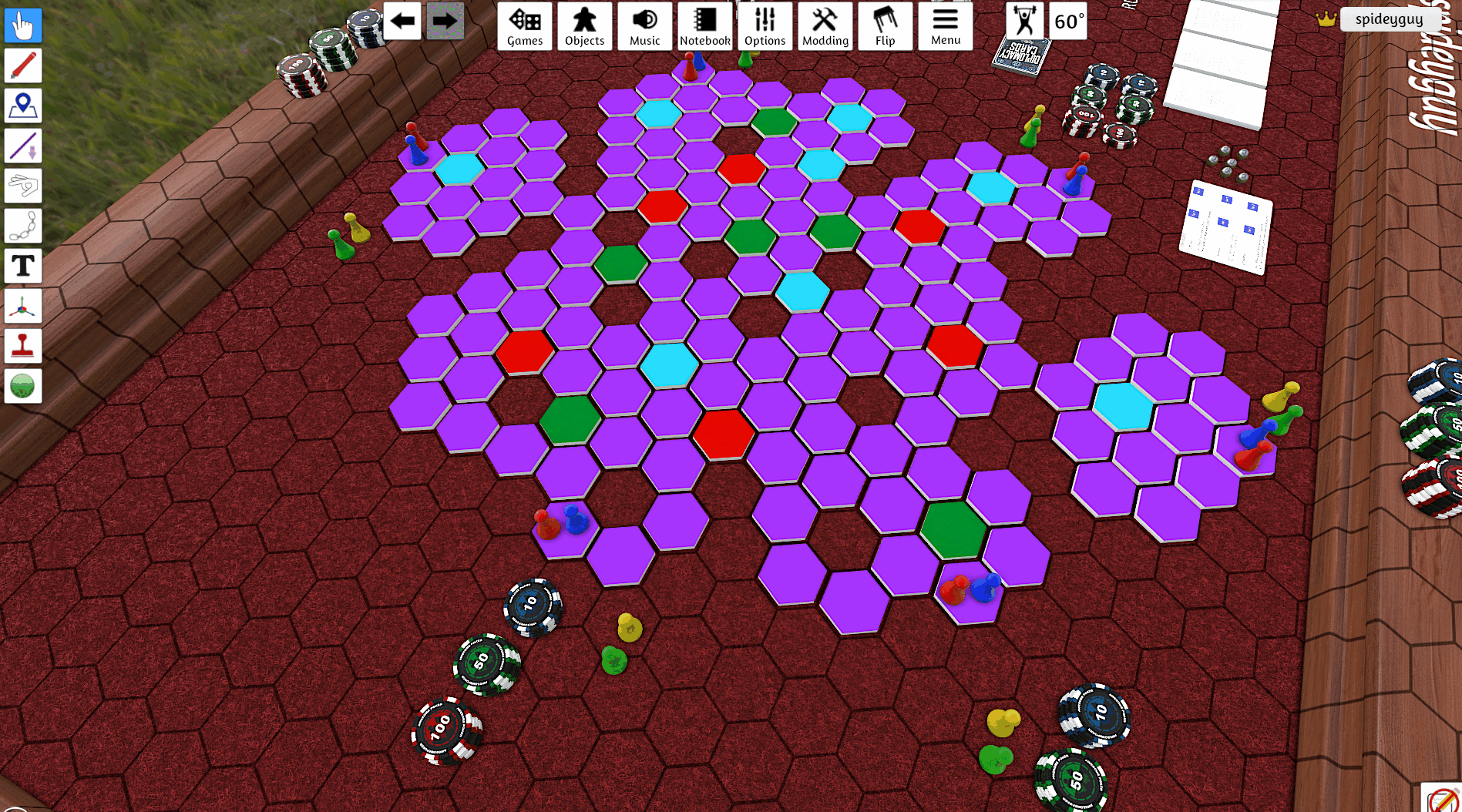Open the Music panel
Screen dimensions: 1462x812
tap(644, 25)
